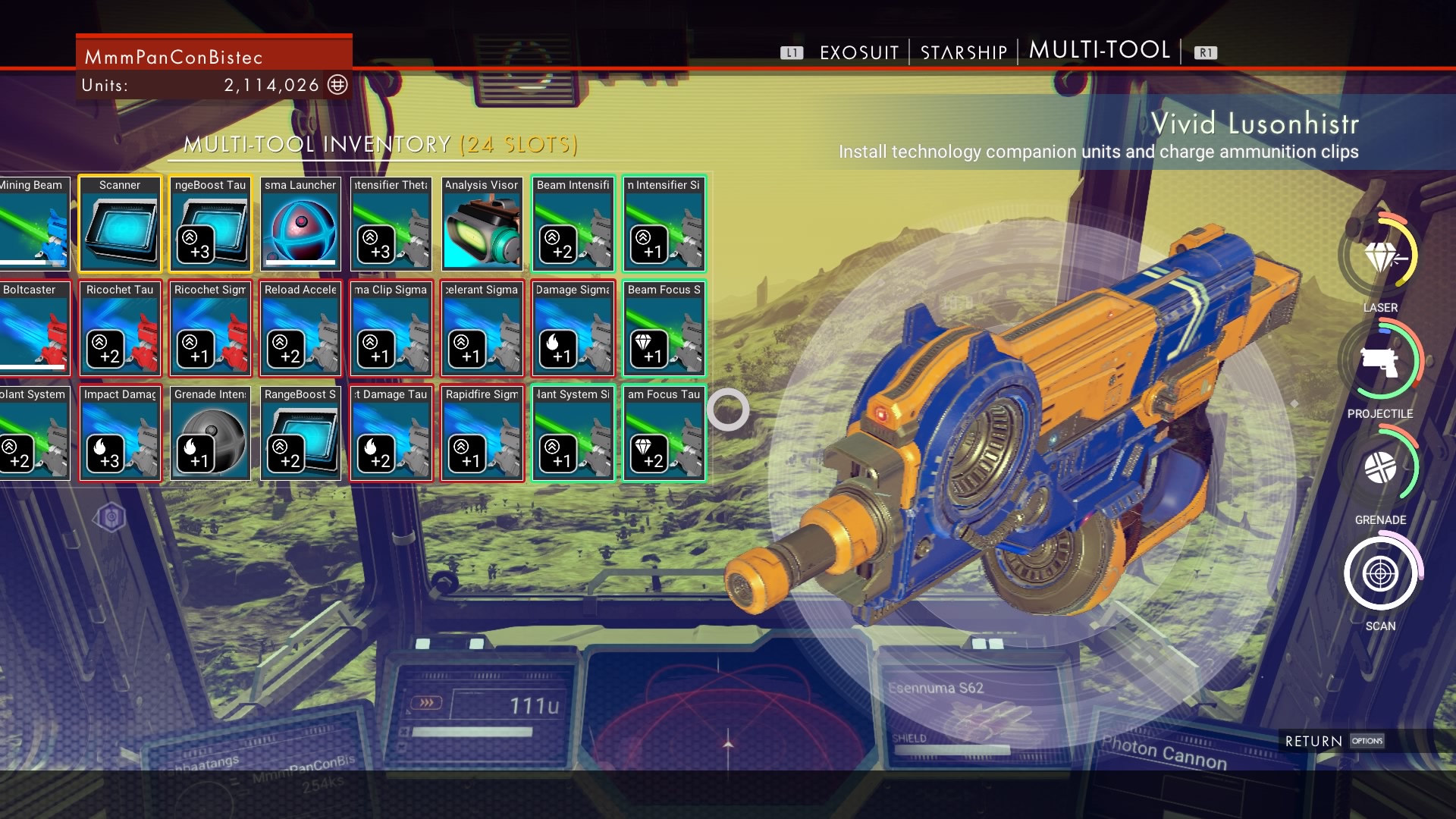Show the Laser stat dial
Image resolution: width=1456 pixels, height=819 pixels.
click(1380, 256)
